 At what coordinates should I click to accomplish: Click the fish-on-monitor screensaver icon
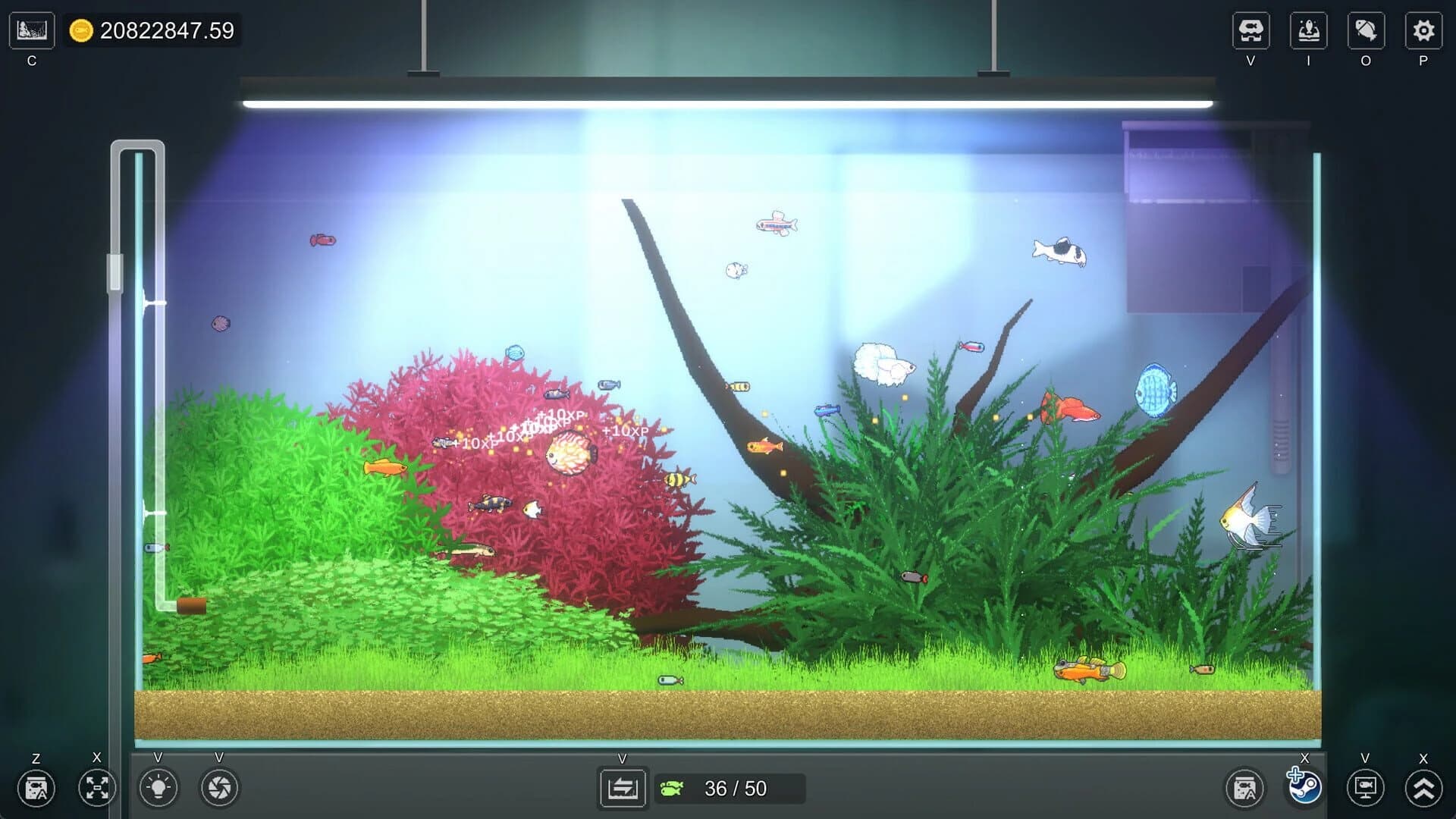(1365, 789)
